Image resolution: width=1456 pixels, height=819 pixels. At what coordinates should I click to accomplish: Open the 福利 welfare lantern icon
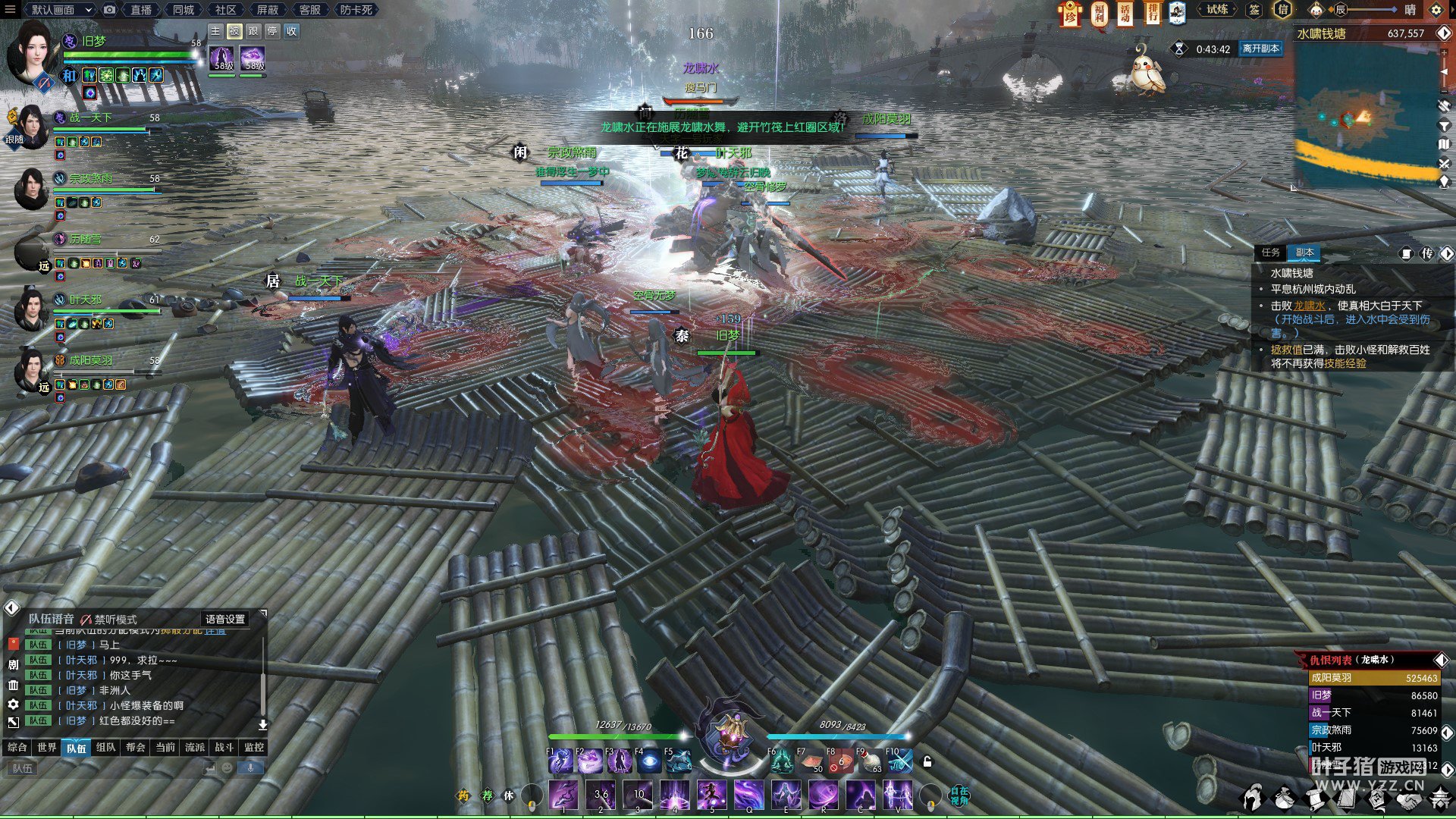coord(1099,13)
